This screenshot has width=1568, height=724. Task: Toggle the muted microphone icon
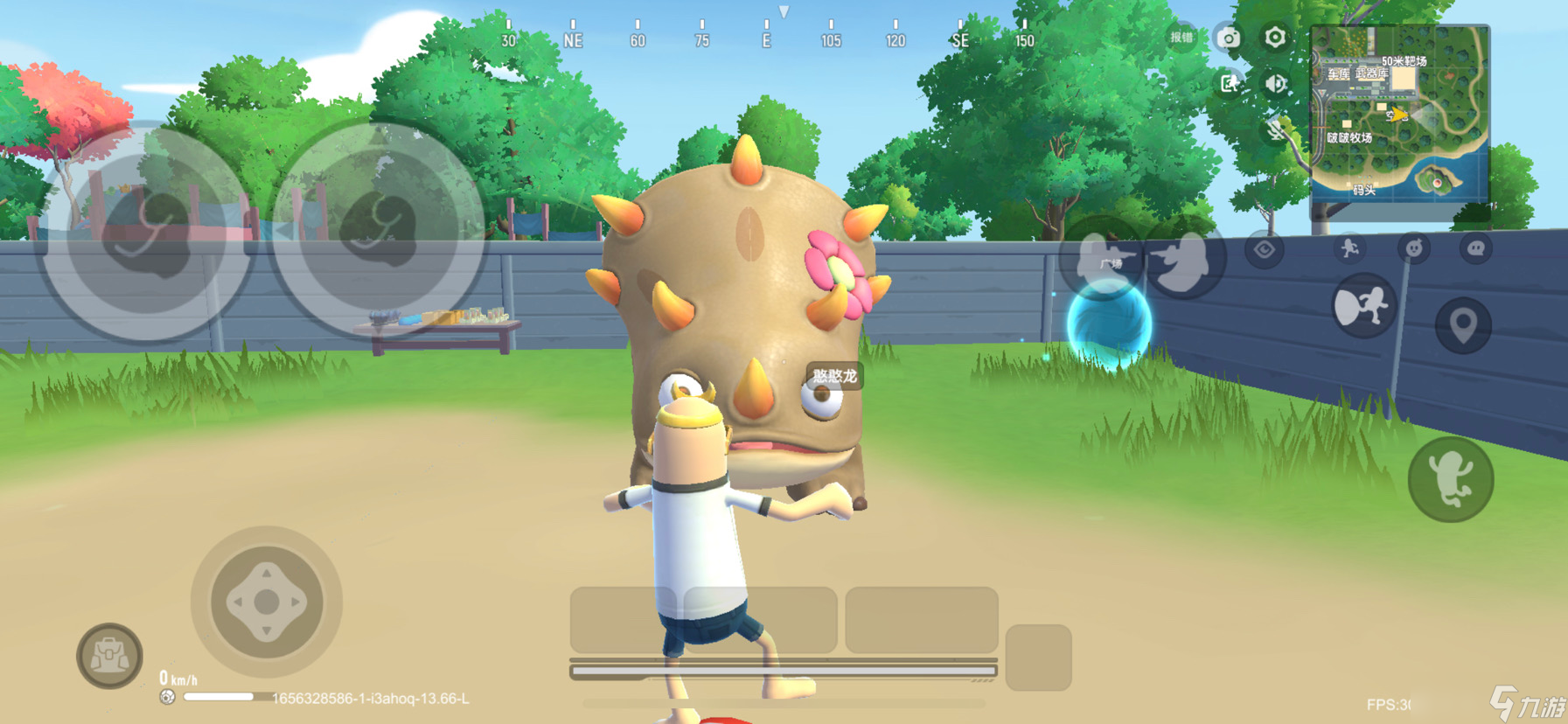pos(1277,131)
